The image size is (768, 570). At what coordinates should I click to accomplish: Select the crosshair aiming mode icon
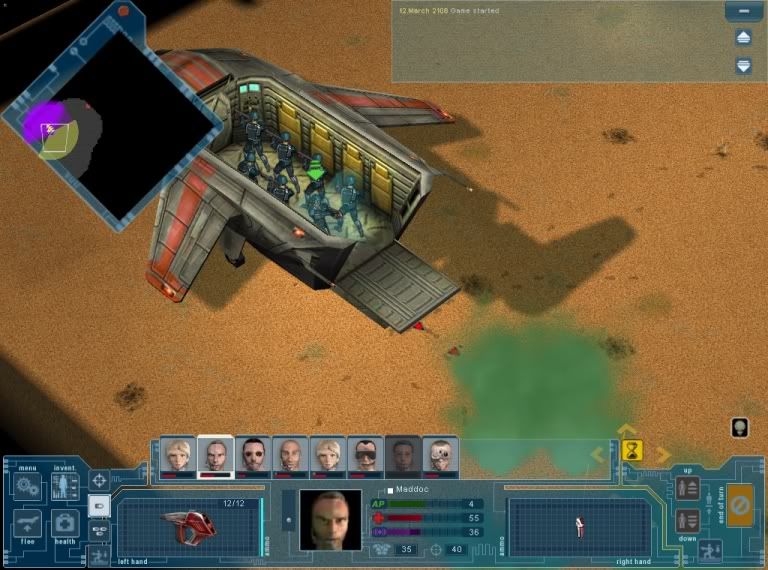(99, 481)
